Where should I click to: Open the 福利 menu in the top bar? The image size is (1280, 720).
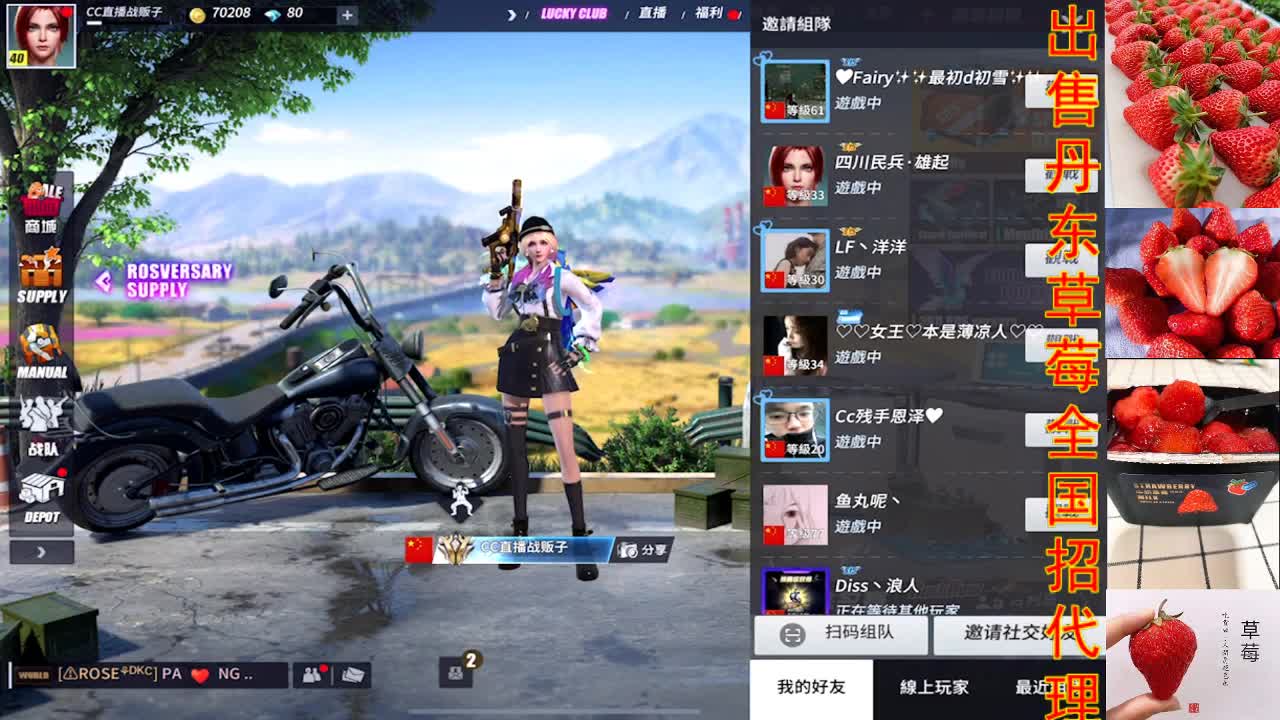[x=712, y=15]
